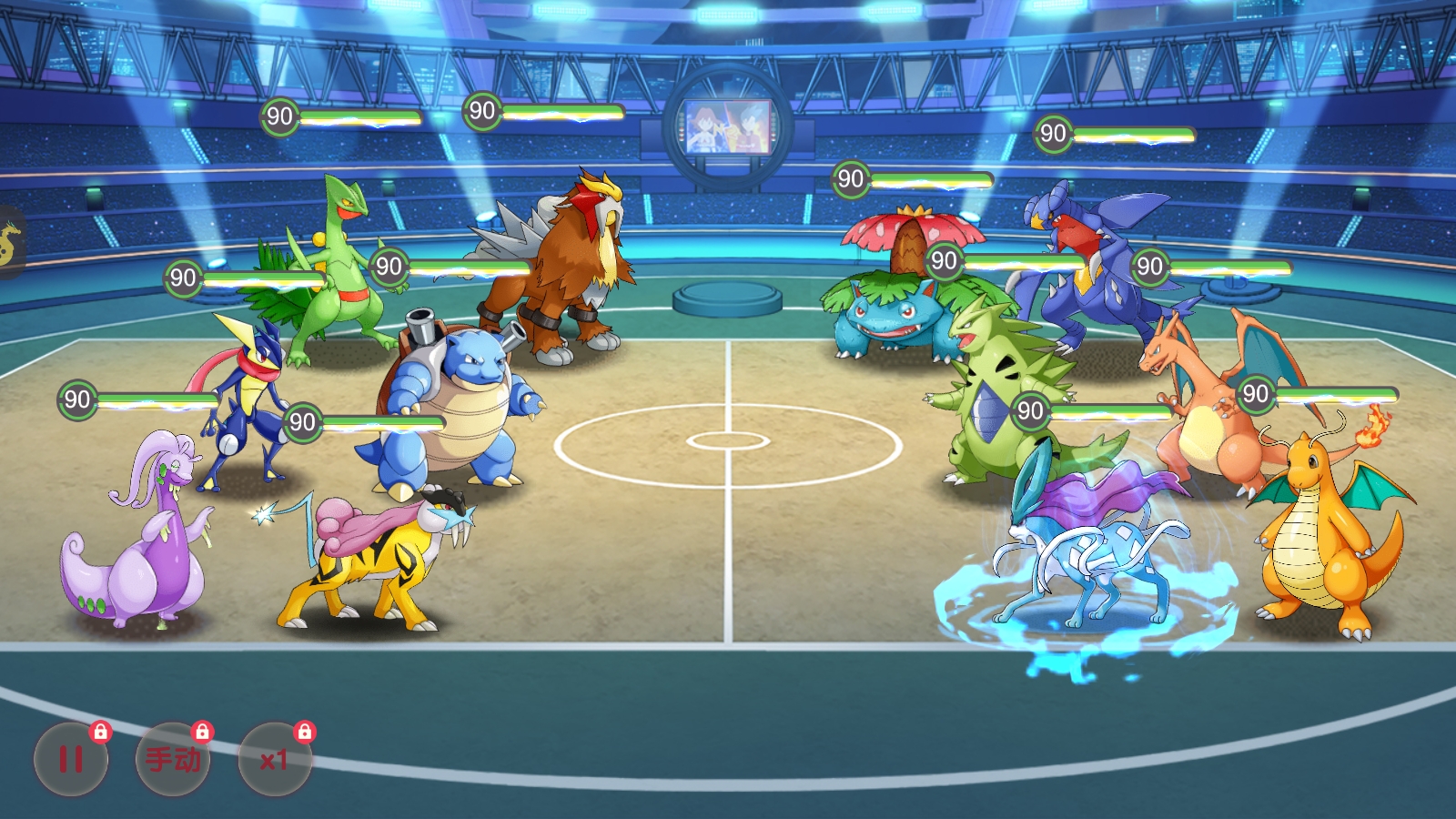Open the yellow dragon icon side tab

pos(8,242)
